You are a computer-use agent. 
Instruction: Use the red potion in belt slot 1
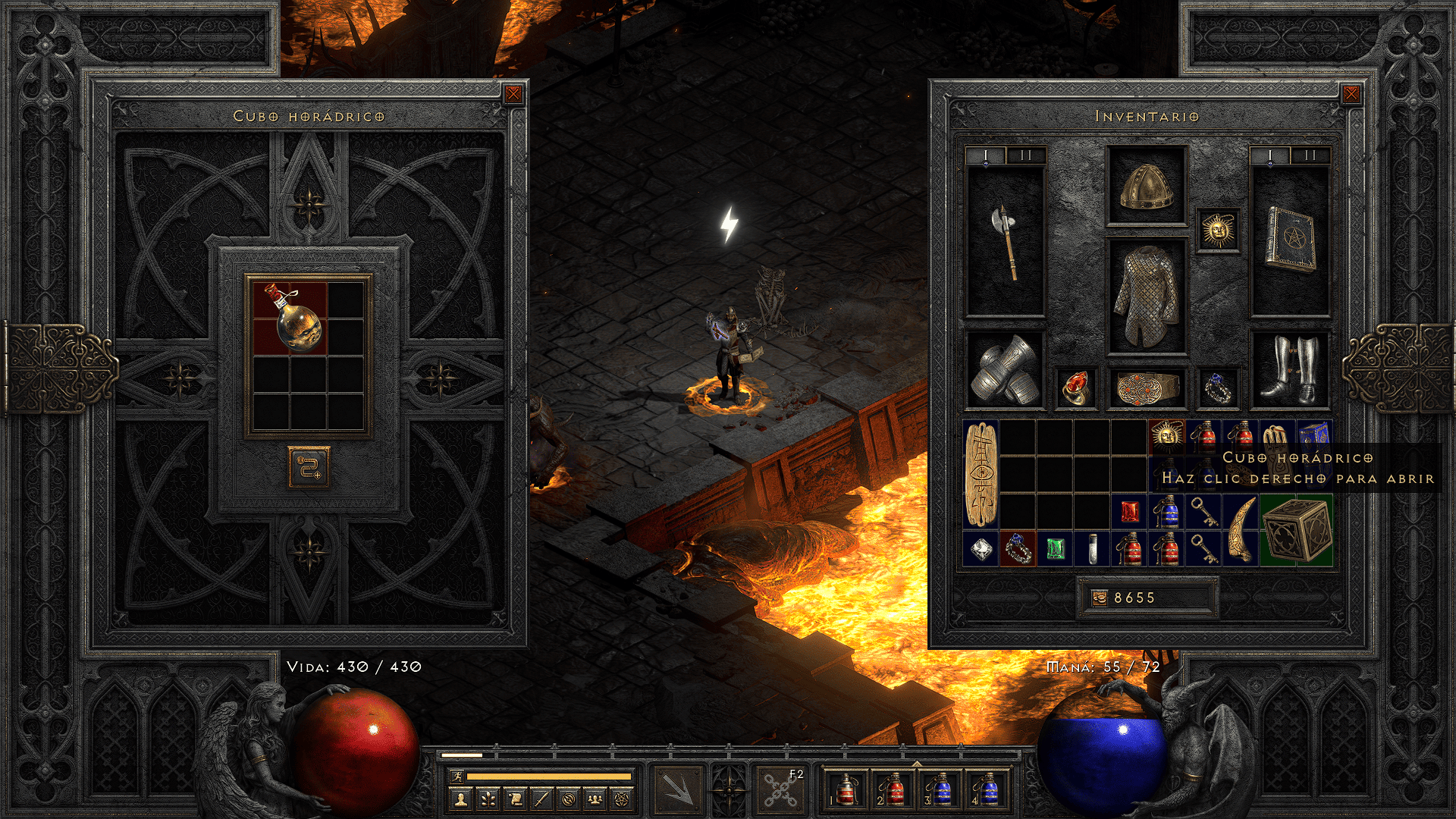point(846,789)
